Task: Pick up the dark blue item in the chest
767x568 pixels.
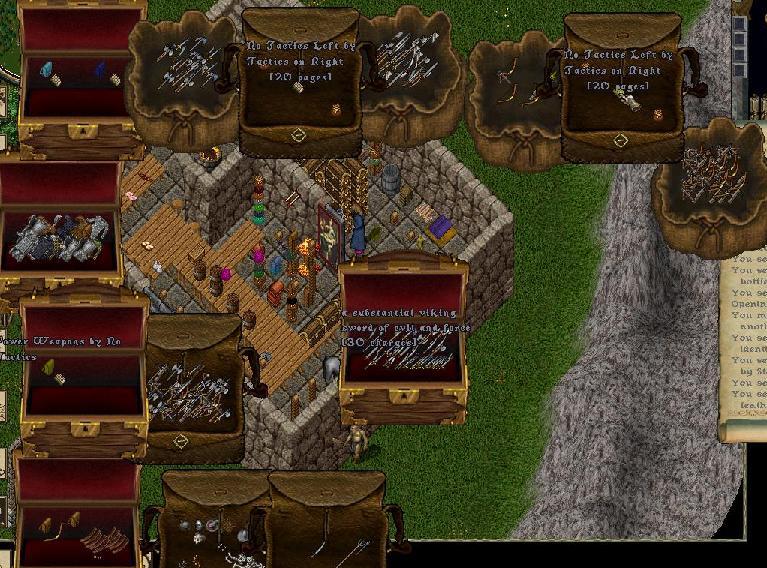Action: [100, 69]
